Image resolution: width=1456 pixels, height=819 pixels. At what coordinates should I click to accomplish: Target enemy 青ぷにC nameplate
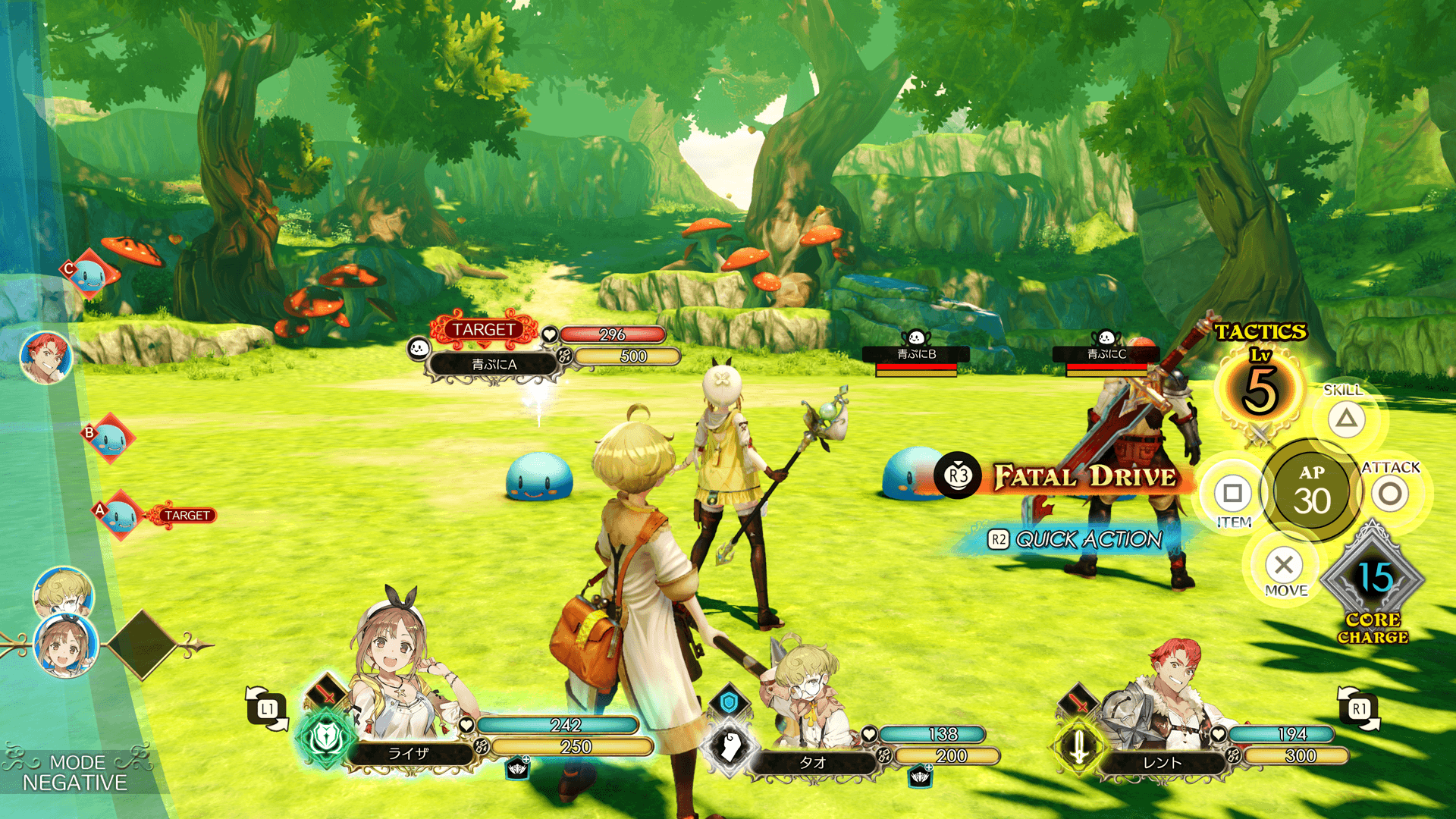pyautogui.click(x=1106, y=354)
